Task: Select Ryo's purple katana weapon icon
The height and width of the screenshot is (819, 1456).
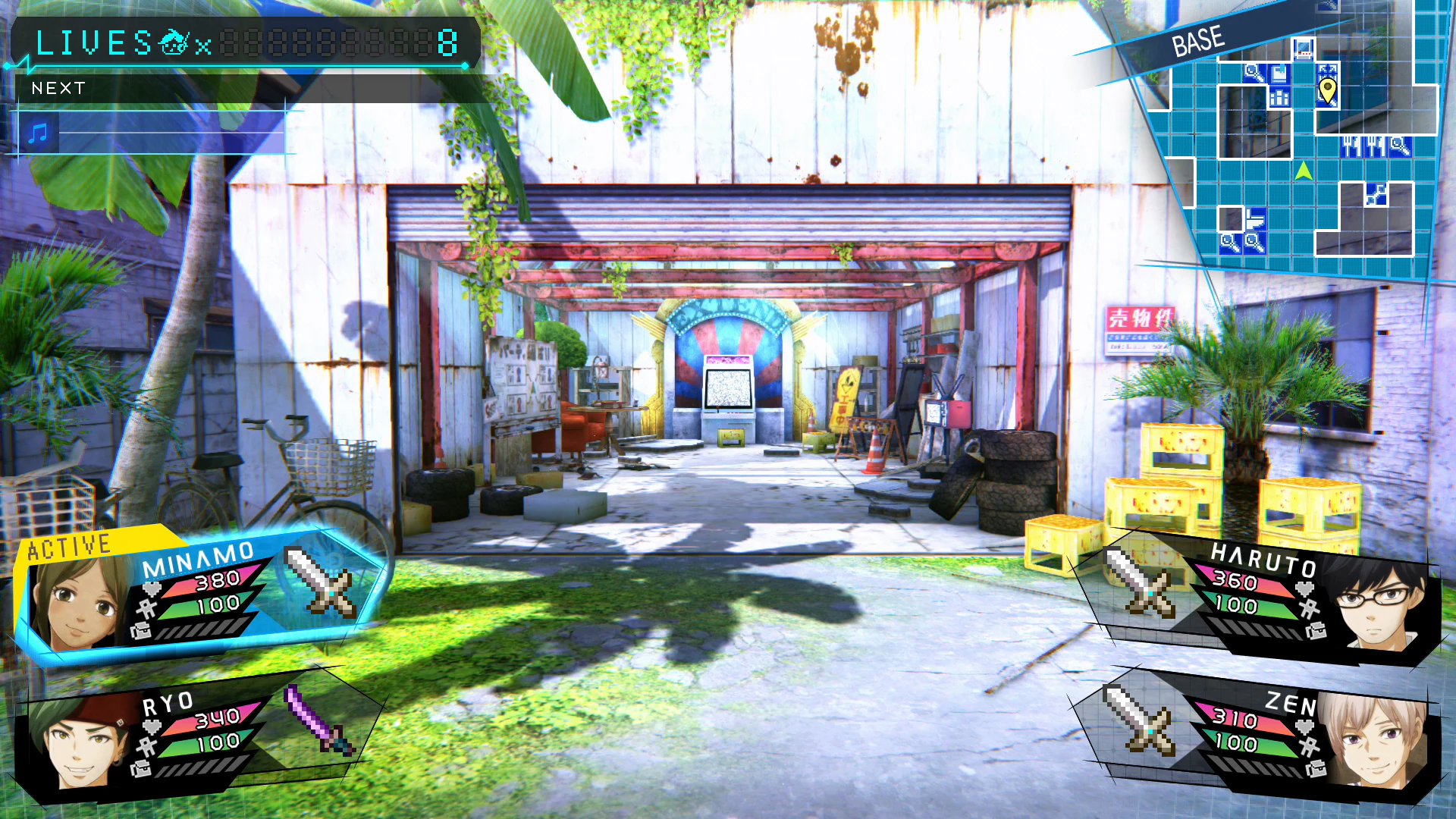Action: (317, 717)
